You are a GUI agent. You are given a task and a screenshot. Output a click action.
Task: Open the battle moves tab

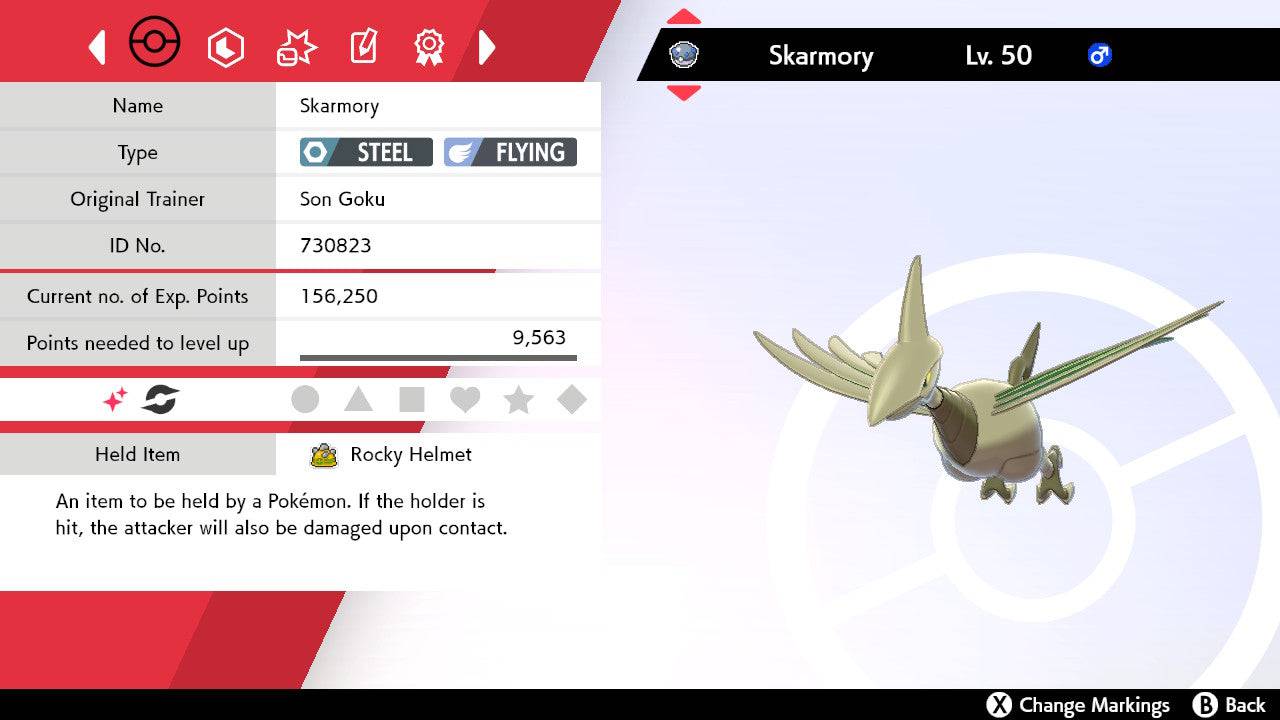pos(295,47)
